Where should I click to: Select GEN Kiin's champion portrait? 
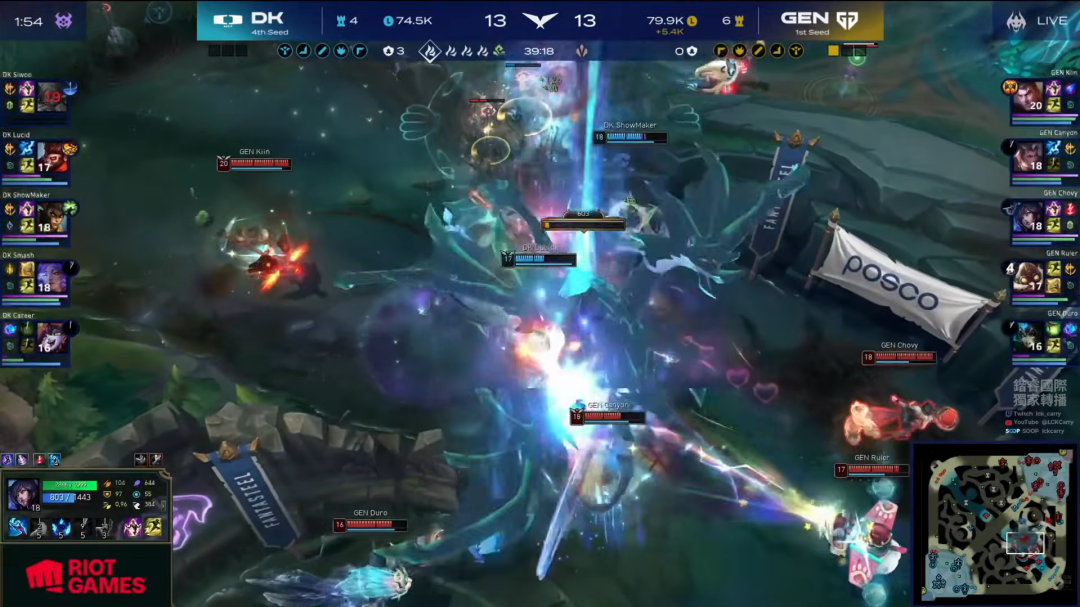(1028, 97)
